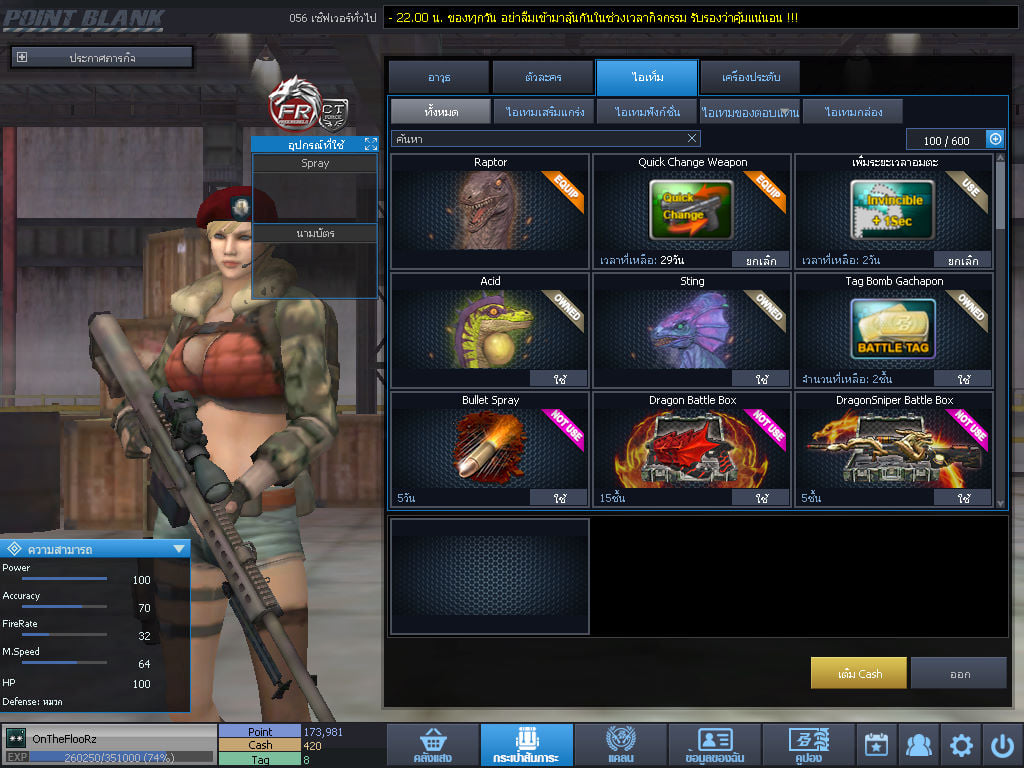Image resolution: width=1024 pixels, height=768 pixels.
Task: Open the แคลน clan menu
Action: pyautogui.click(x=620, y=746)
